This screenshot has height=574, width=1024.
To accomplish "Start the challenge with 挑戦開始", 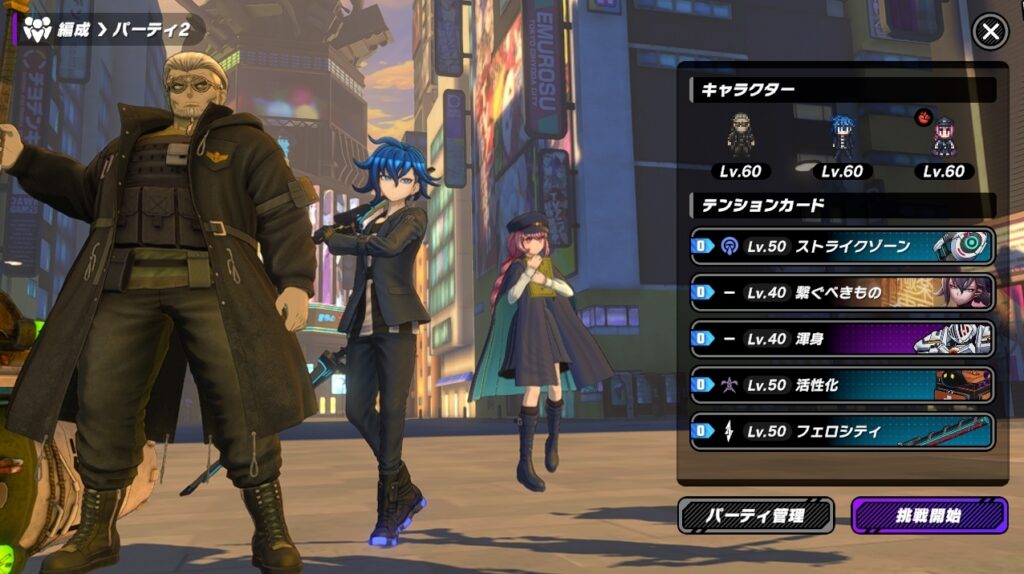I will 929,516.
